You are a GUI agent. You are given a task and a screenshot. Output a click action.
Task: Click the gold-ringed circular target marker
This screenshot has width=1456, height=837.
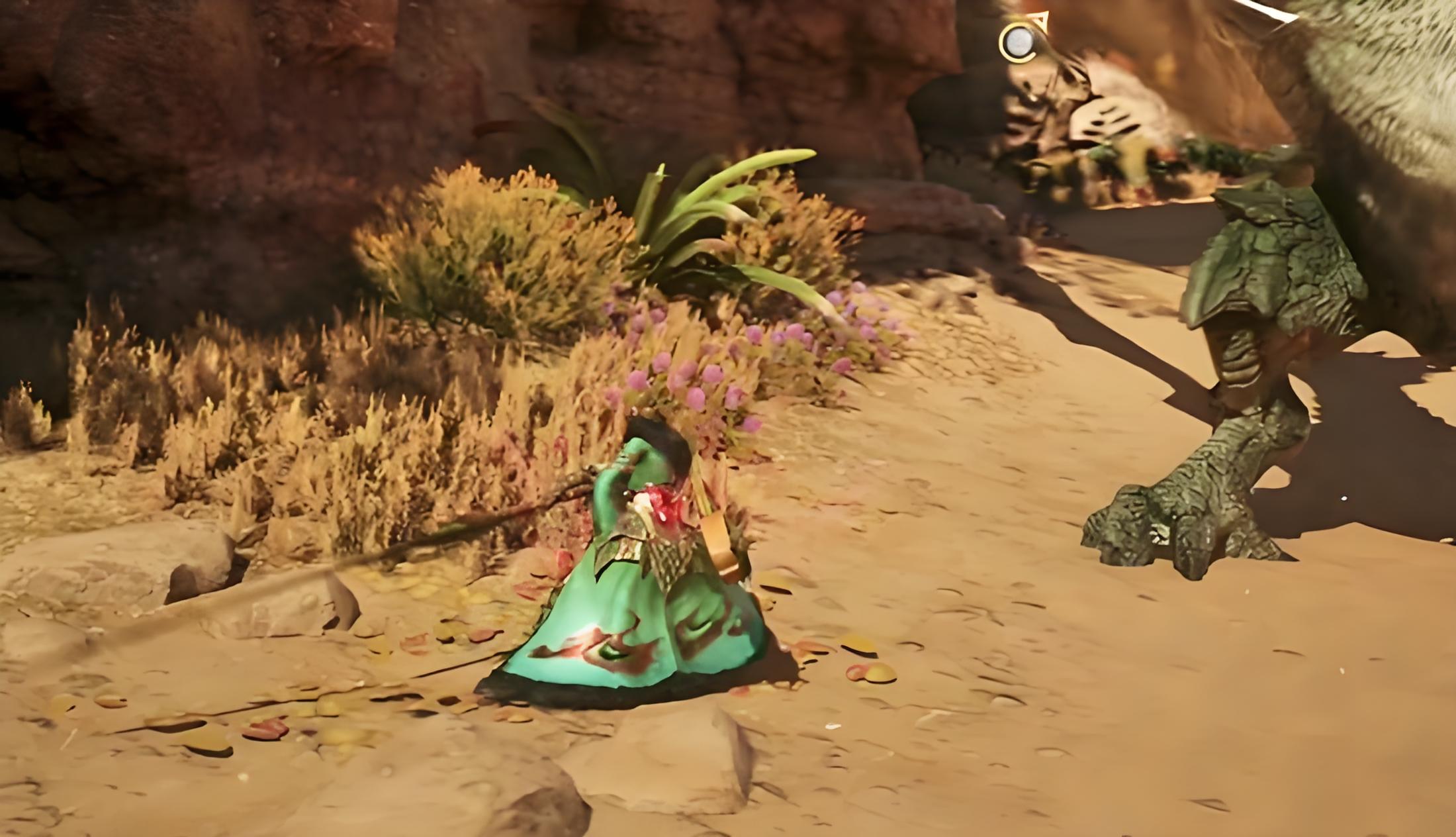(x=1018, y=42)
